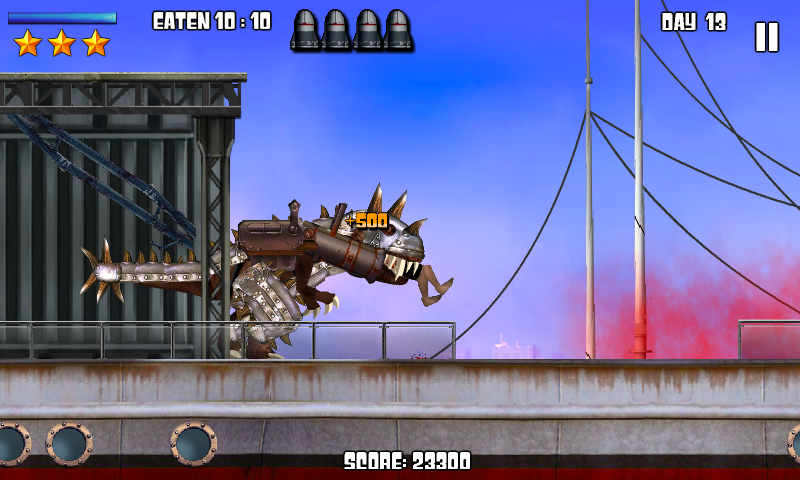Pause the game with the pause button
This screenshot has width=800, height=480.
click(x=766, y=37)
